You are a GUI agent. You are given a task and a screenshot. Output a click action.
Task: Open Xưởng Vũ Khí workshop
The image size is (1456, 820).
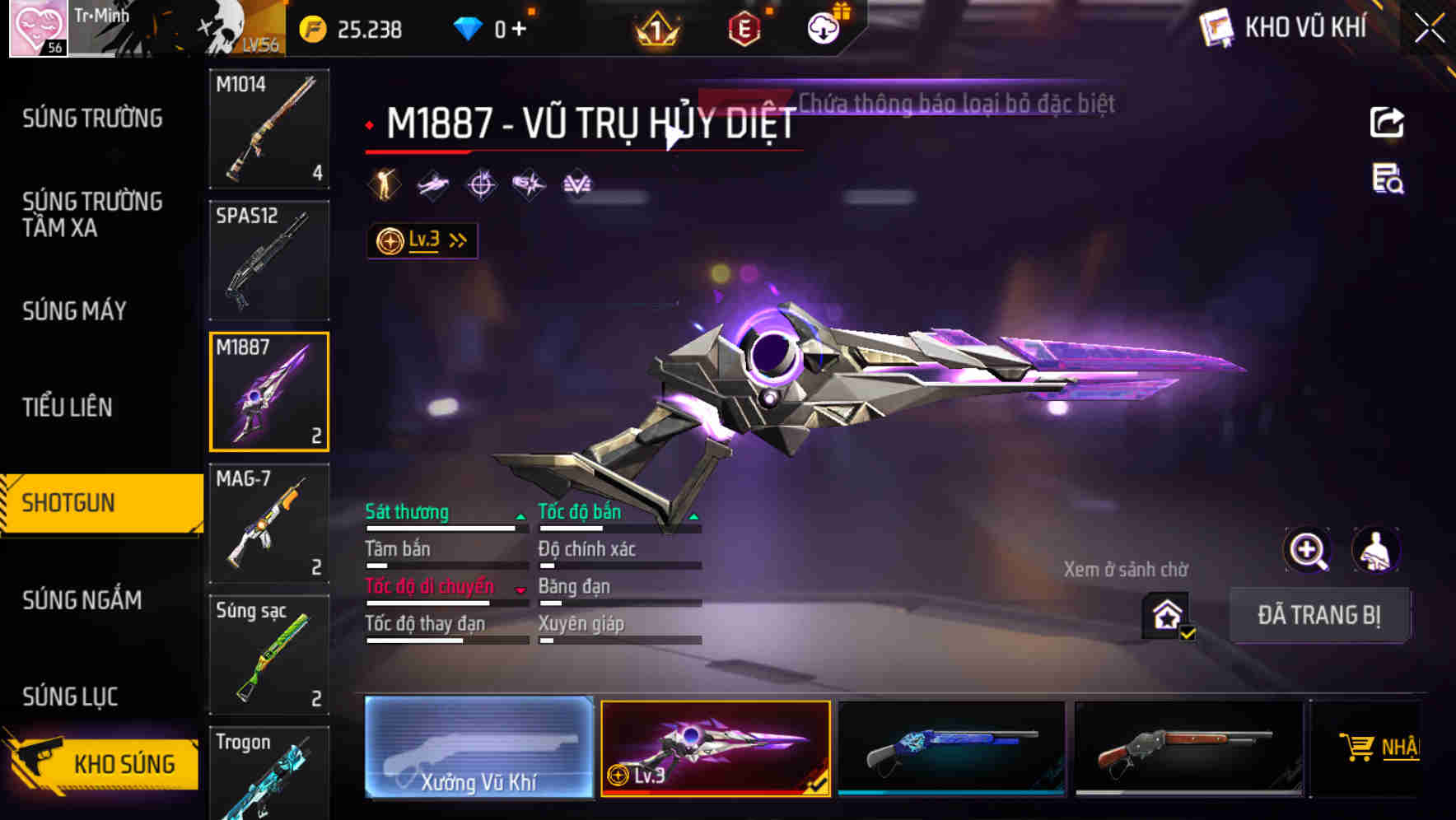pyautogui.click(x=478, y=749)
